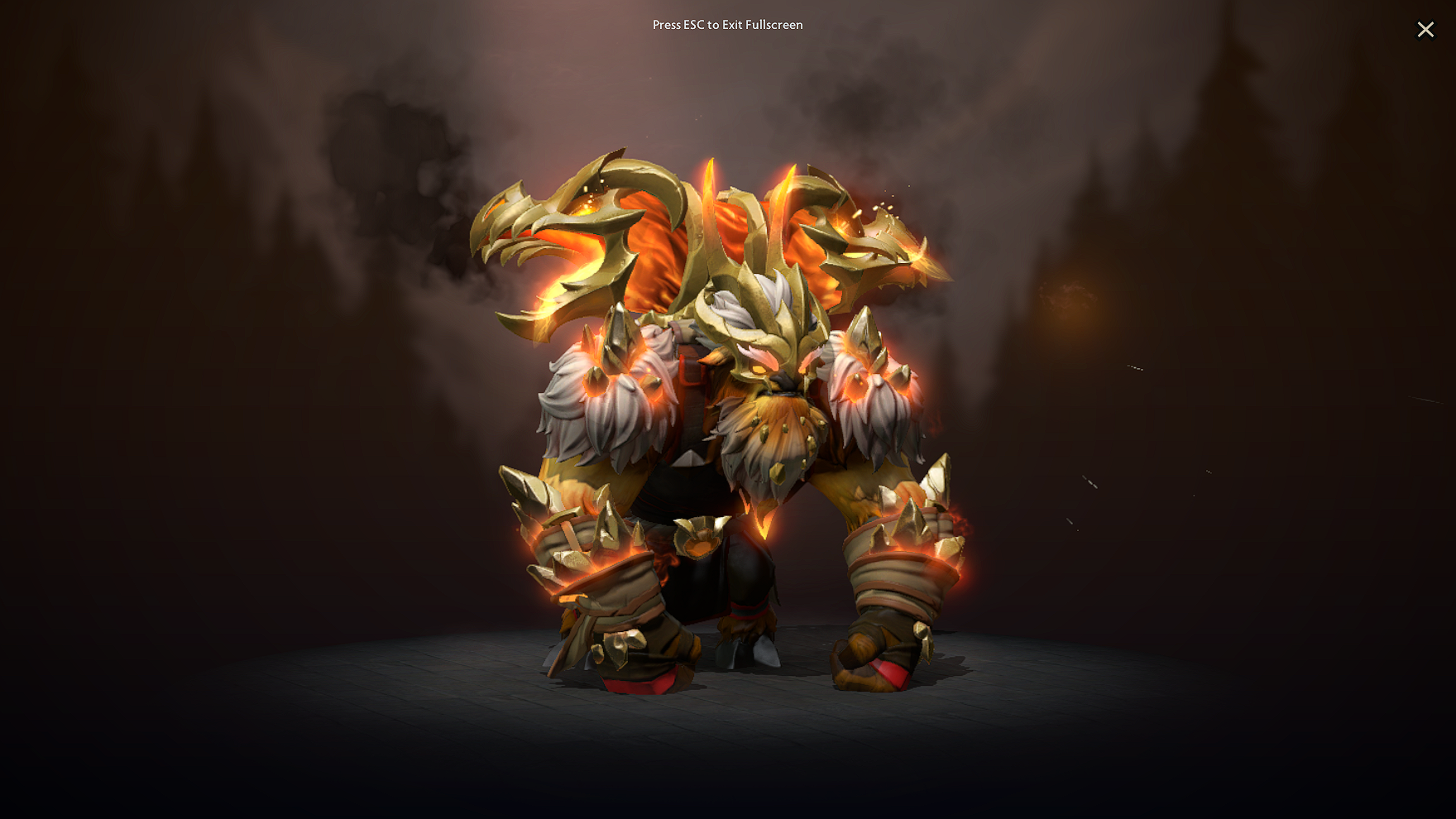Select the right spiked gauntlet
The height and width of the screenshot is (819, 1456).
910,538
